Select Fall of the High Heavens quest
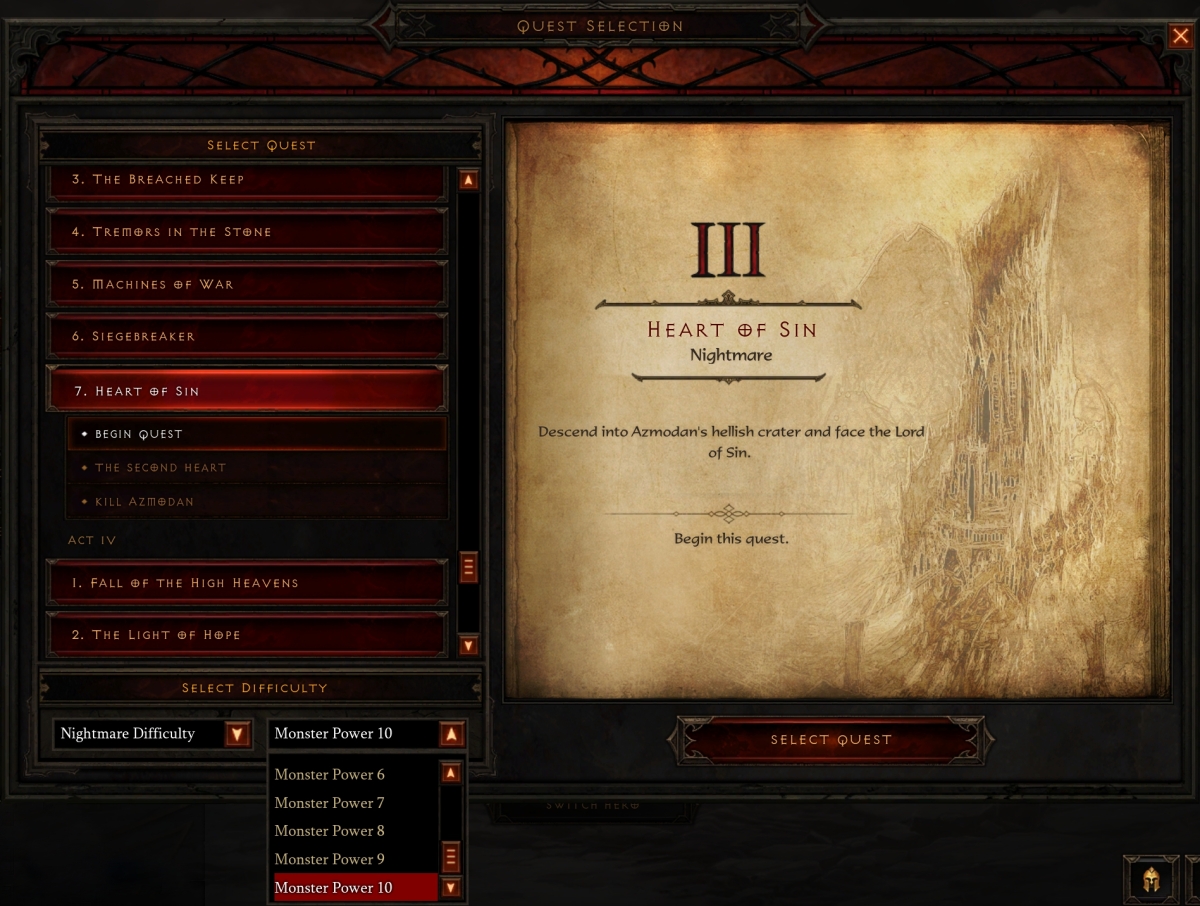 (x=246, y=583)
